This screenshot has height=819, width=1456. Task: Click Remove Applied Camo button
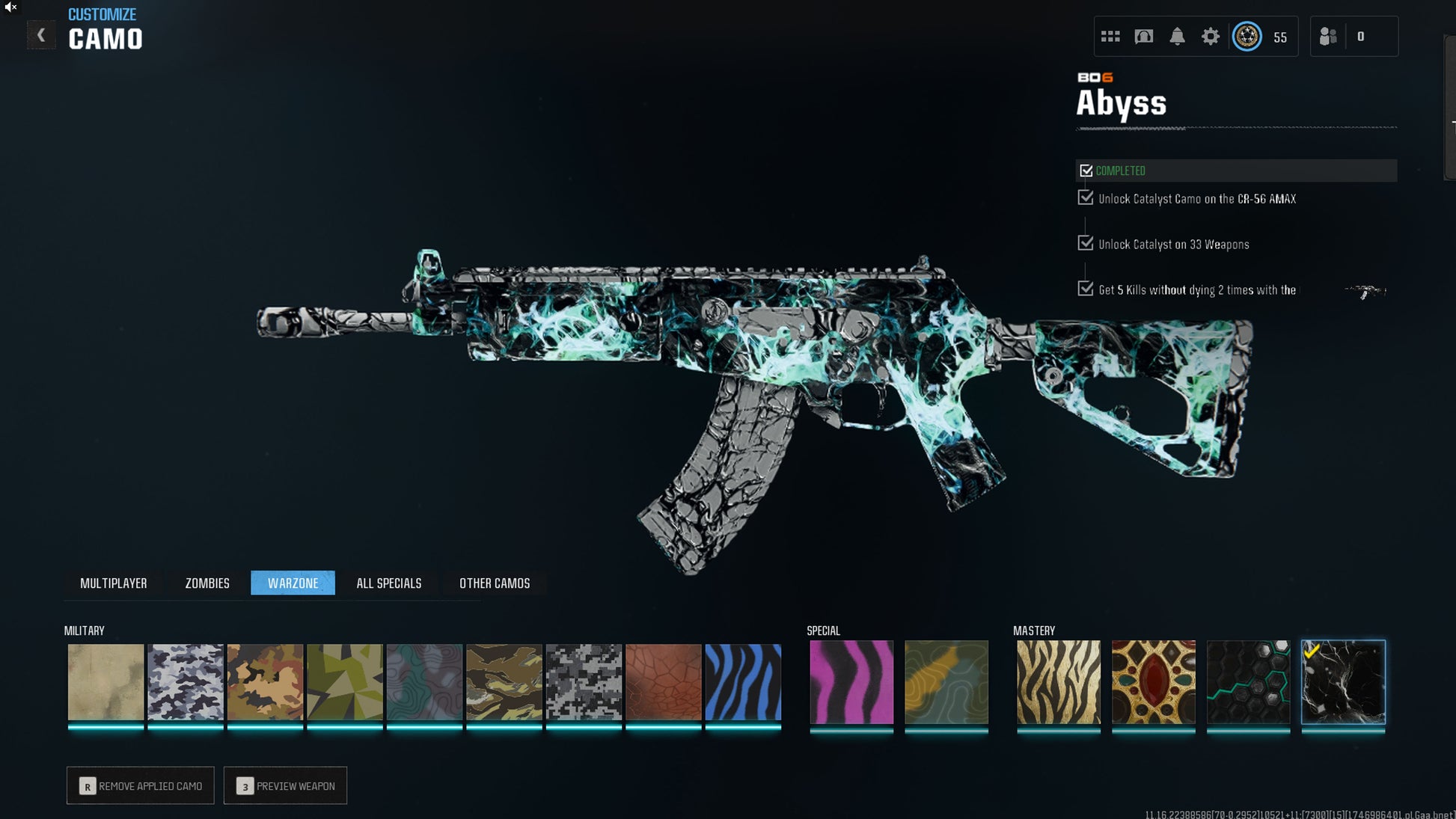click(x=141, y=785)
